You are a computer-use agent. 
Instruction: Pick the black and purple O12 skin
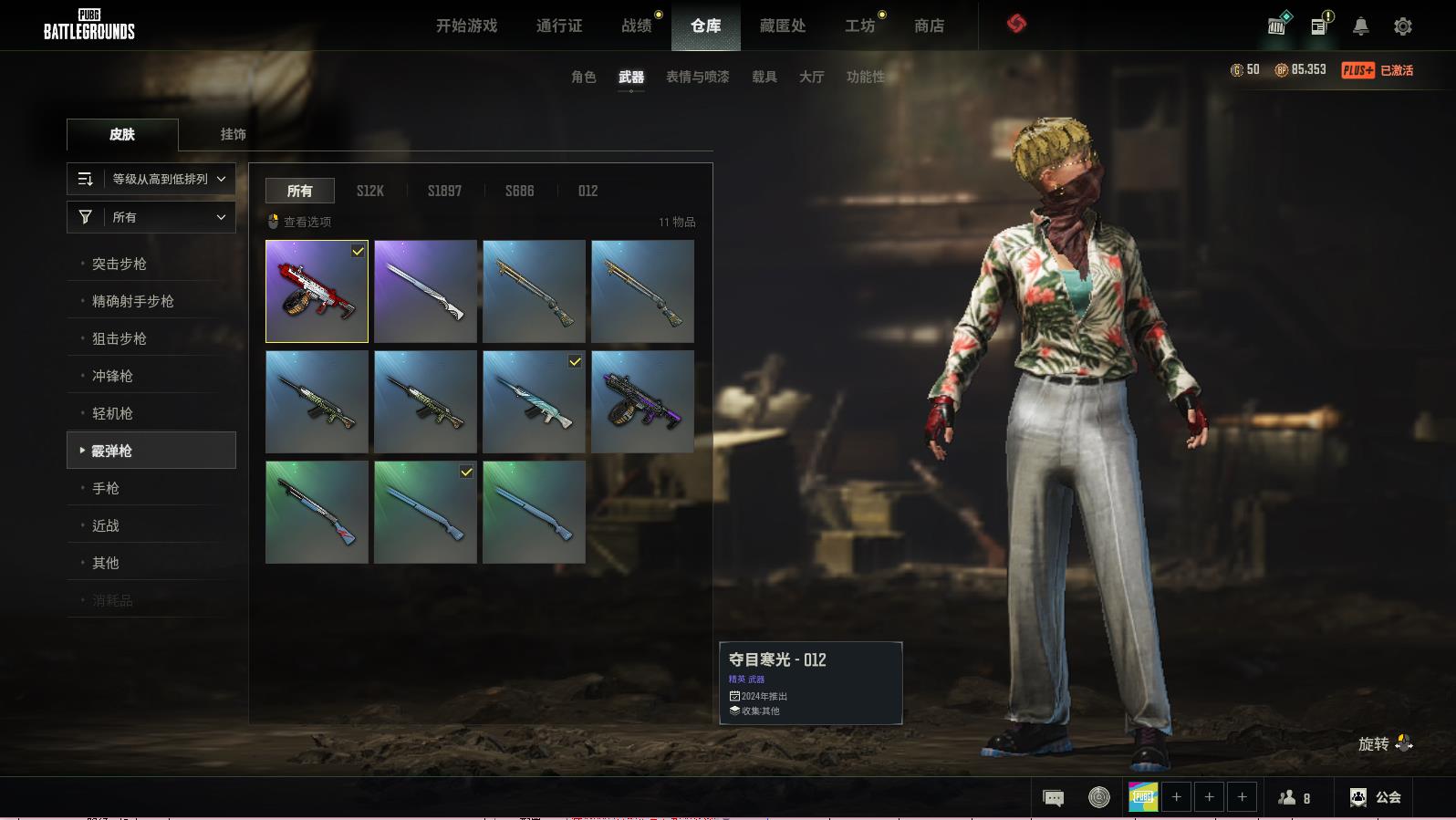[642, 402]
